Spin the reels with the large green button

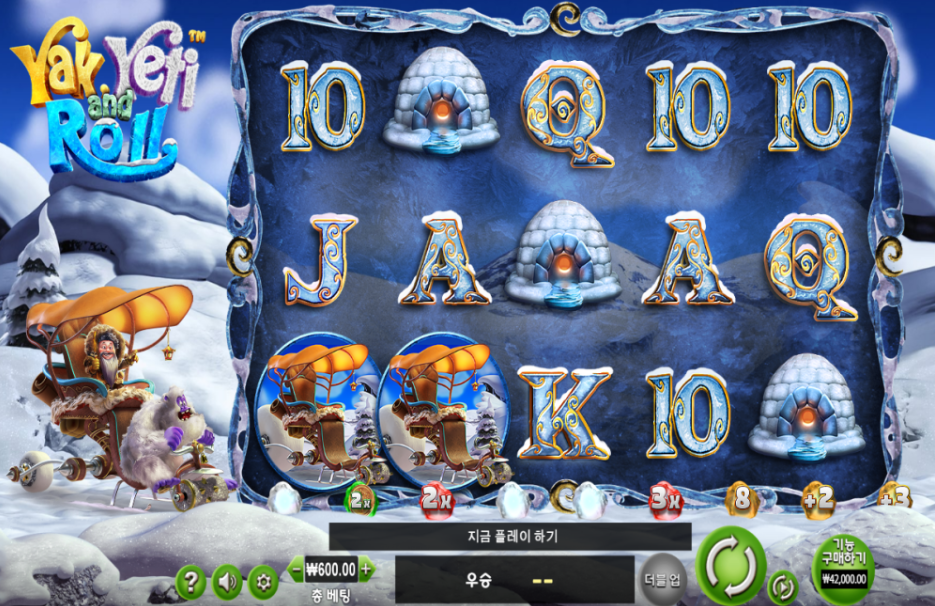[730, 564]
